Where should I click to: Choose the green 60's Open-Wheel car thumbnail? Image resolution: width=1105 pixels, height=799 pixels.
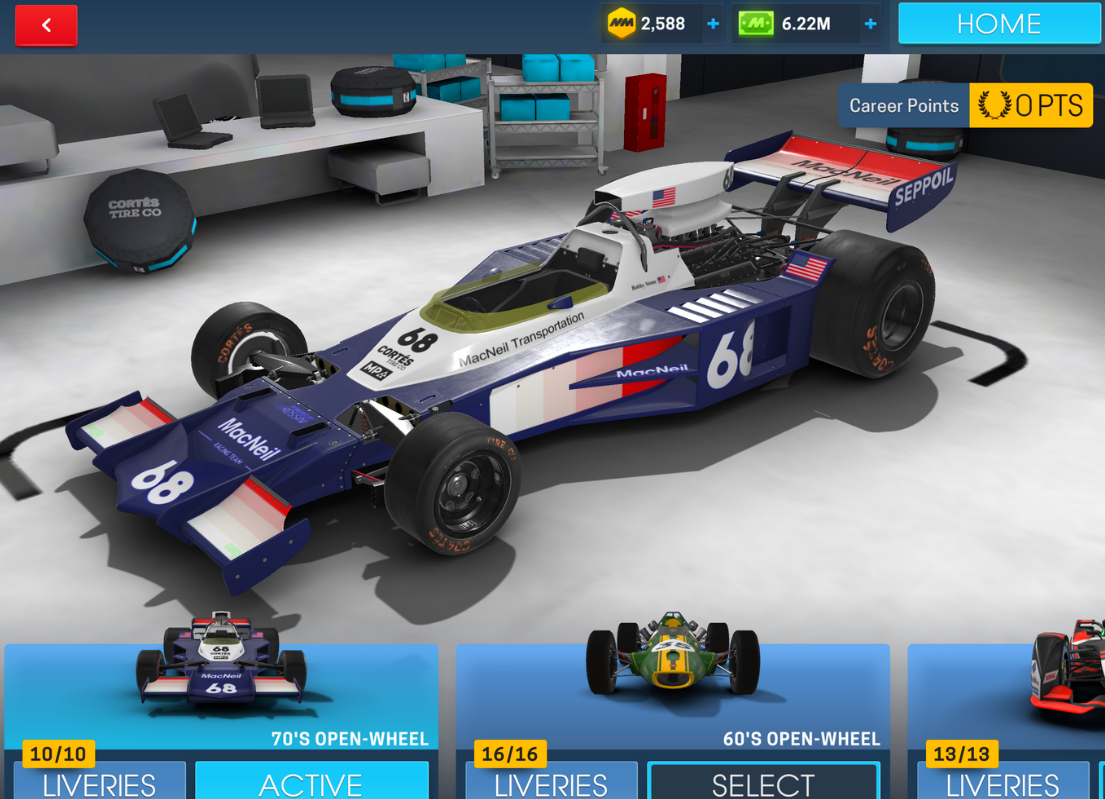click(x=672, y=655)
